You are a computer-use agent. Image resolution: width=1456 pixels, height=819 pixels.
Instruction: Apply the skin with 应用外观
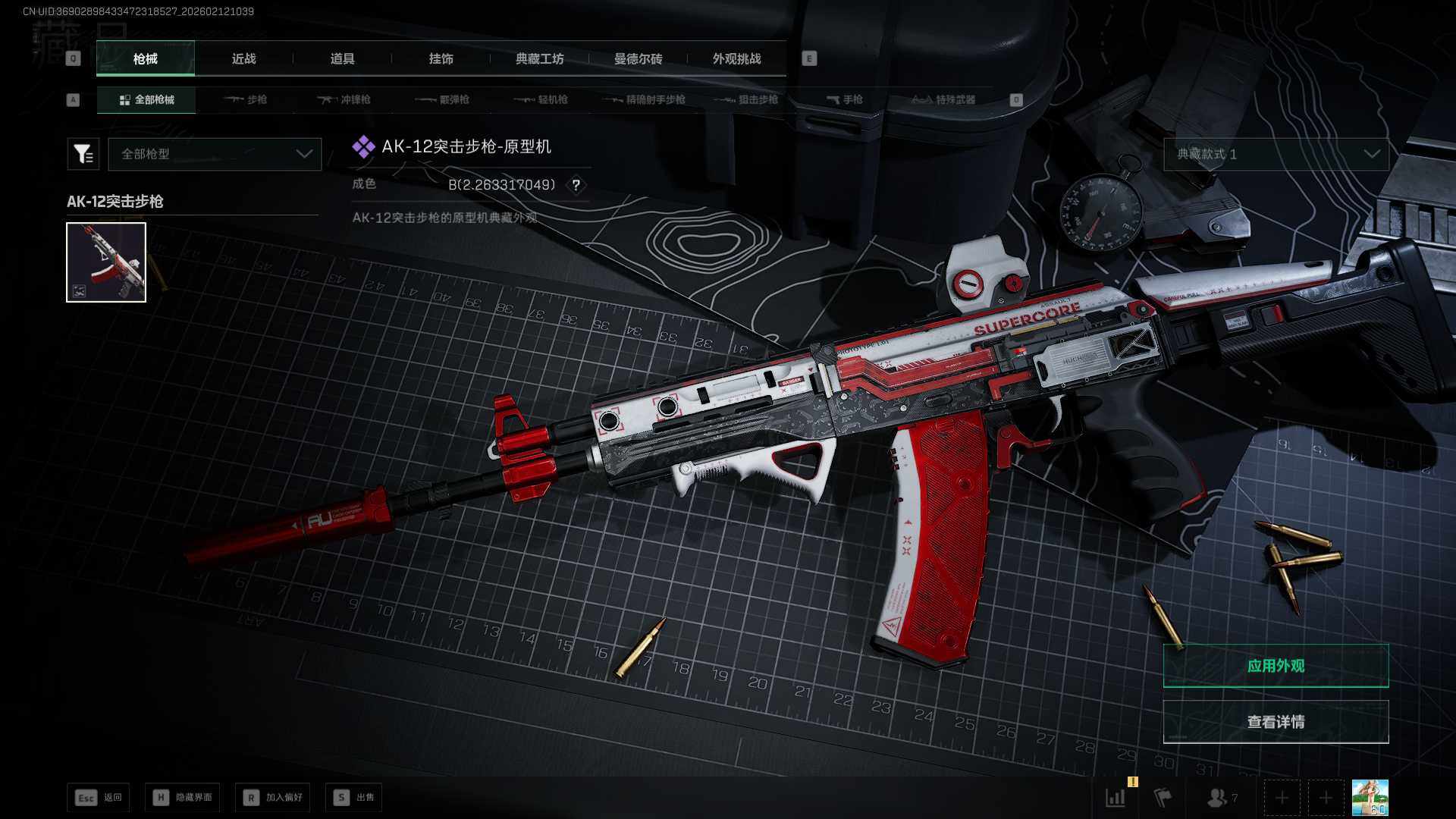[x=1276, y=666]
